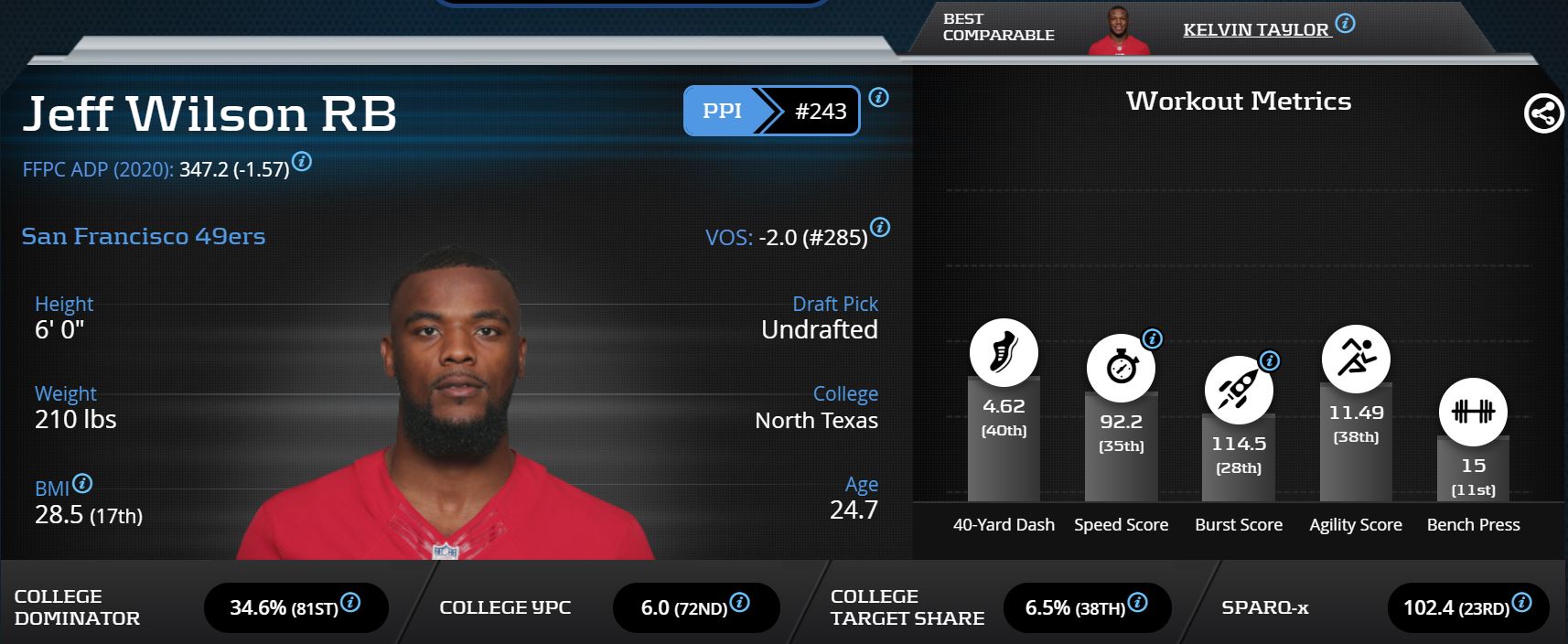Show the VOS info tooltip
The width and height of the screenshot is (1568, 644).
880,227
